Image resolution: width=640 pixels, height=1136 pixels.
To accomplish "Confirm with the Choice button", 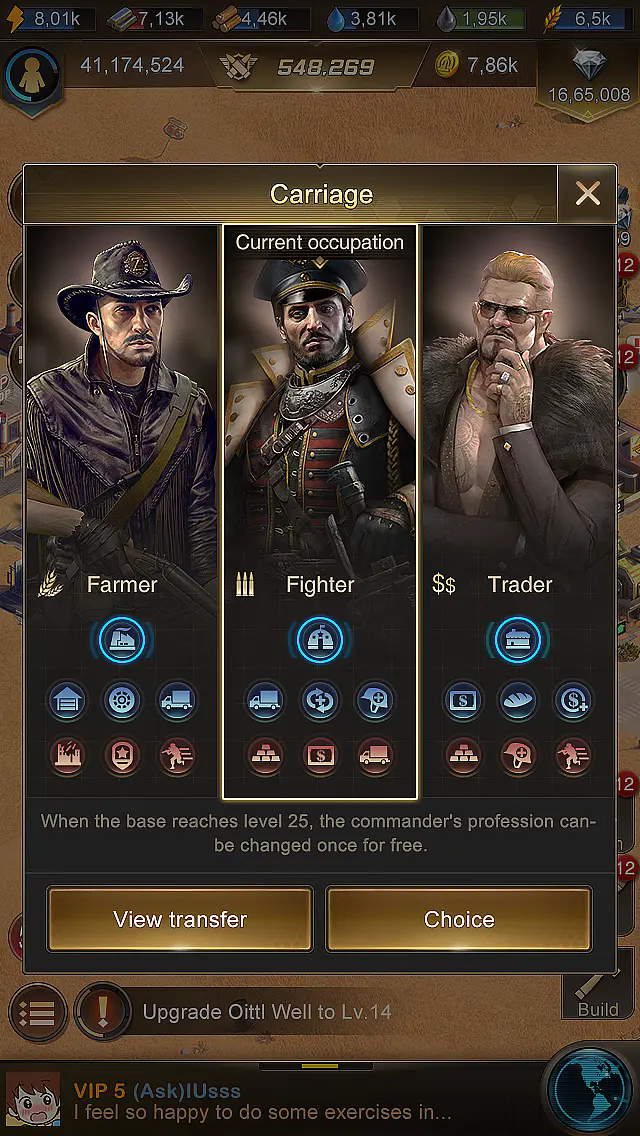I will pyautogui.click(x=459, y=919).
